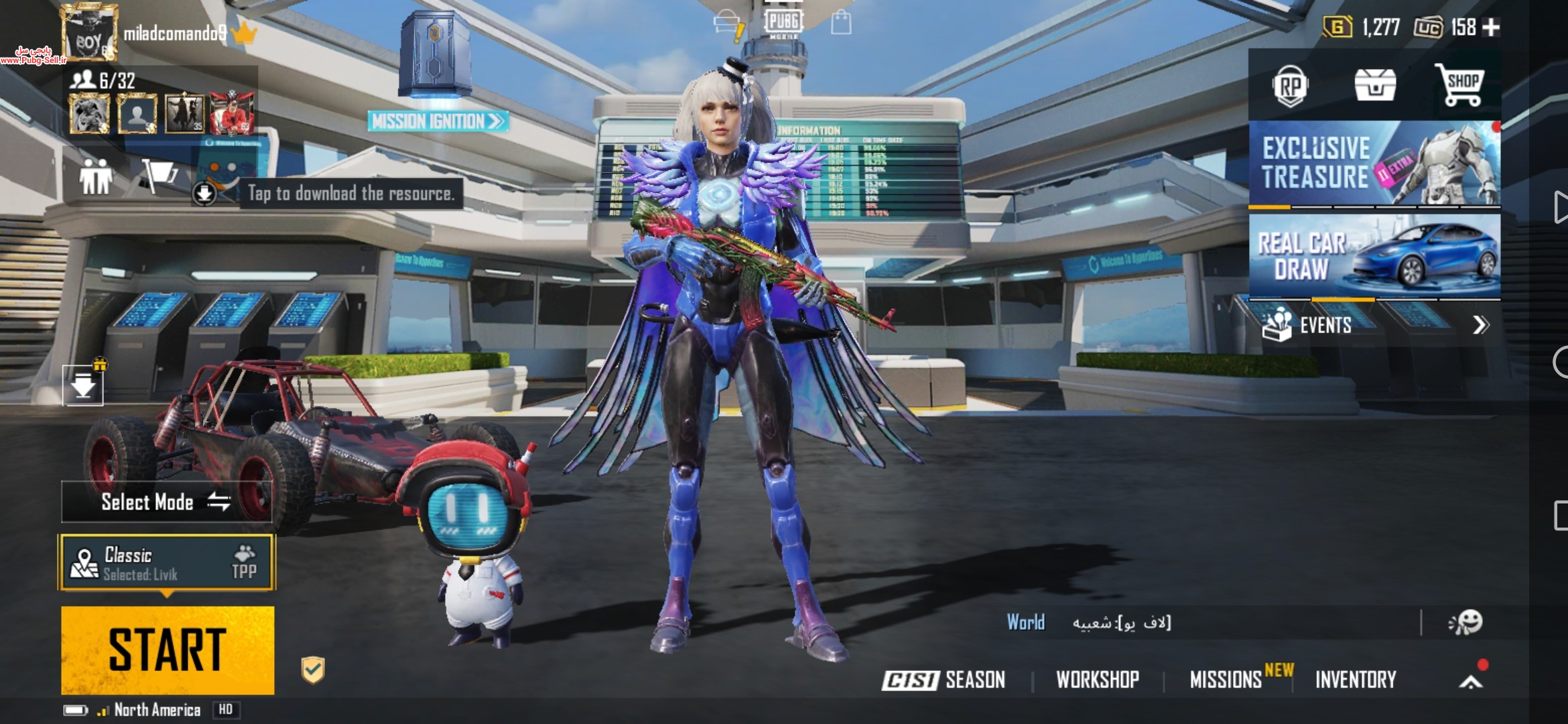Open the emote sticker icon in chat
Image resolution: width=1568 pixels, height=724 pixels.
[x=1465, y=623]
